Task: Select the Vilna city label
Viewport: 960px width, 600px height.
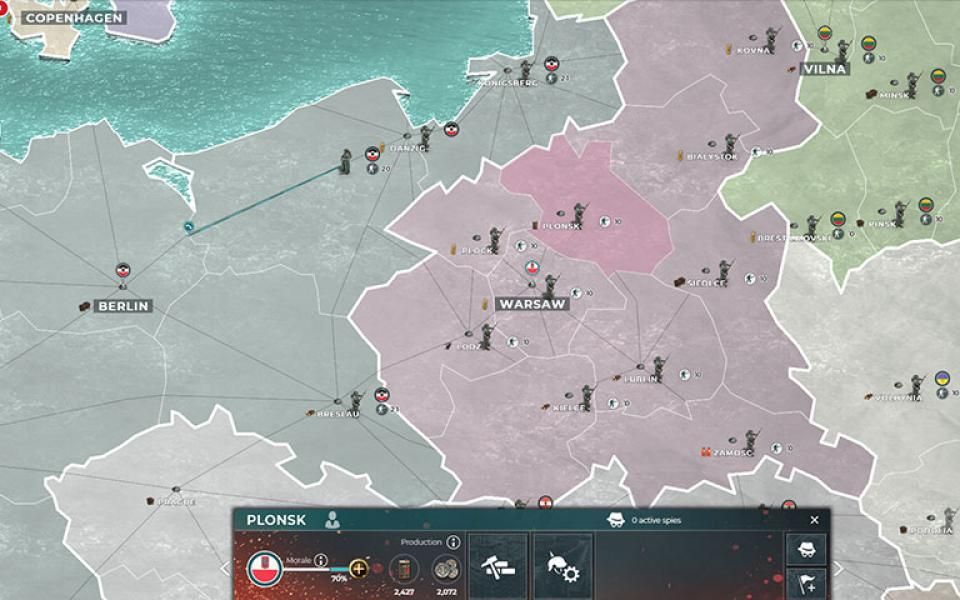Action: [824, 69]
